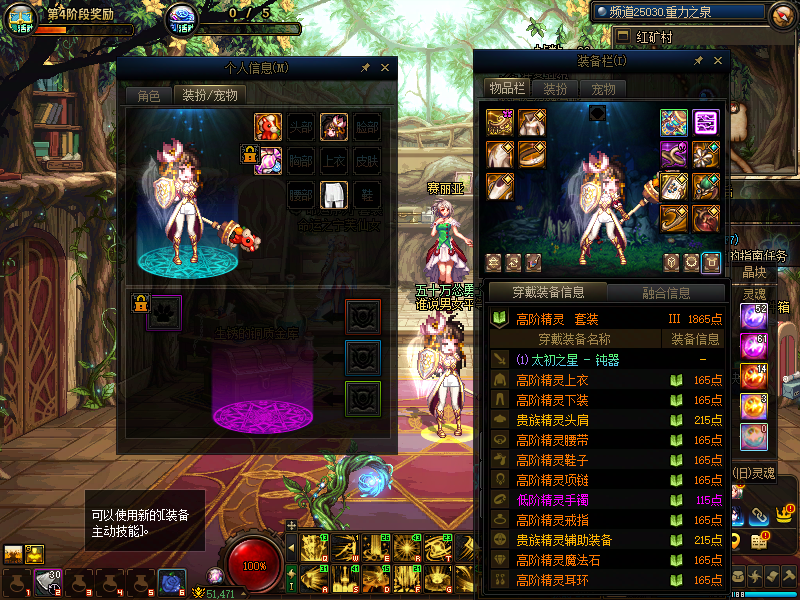Select the 穿戴装备信息 tab
This screenshot has width=800, height=600.
coord(547,293)
